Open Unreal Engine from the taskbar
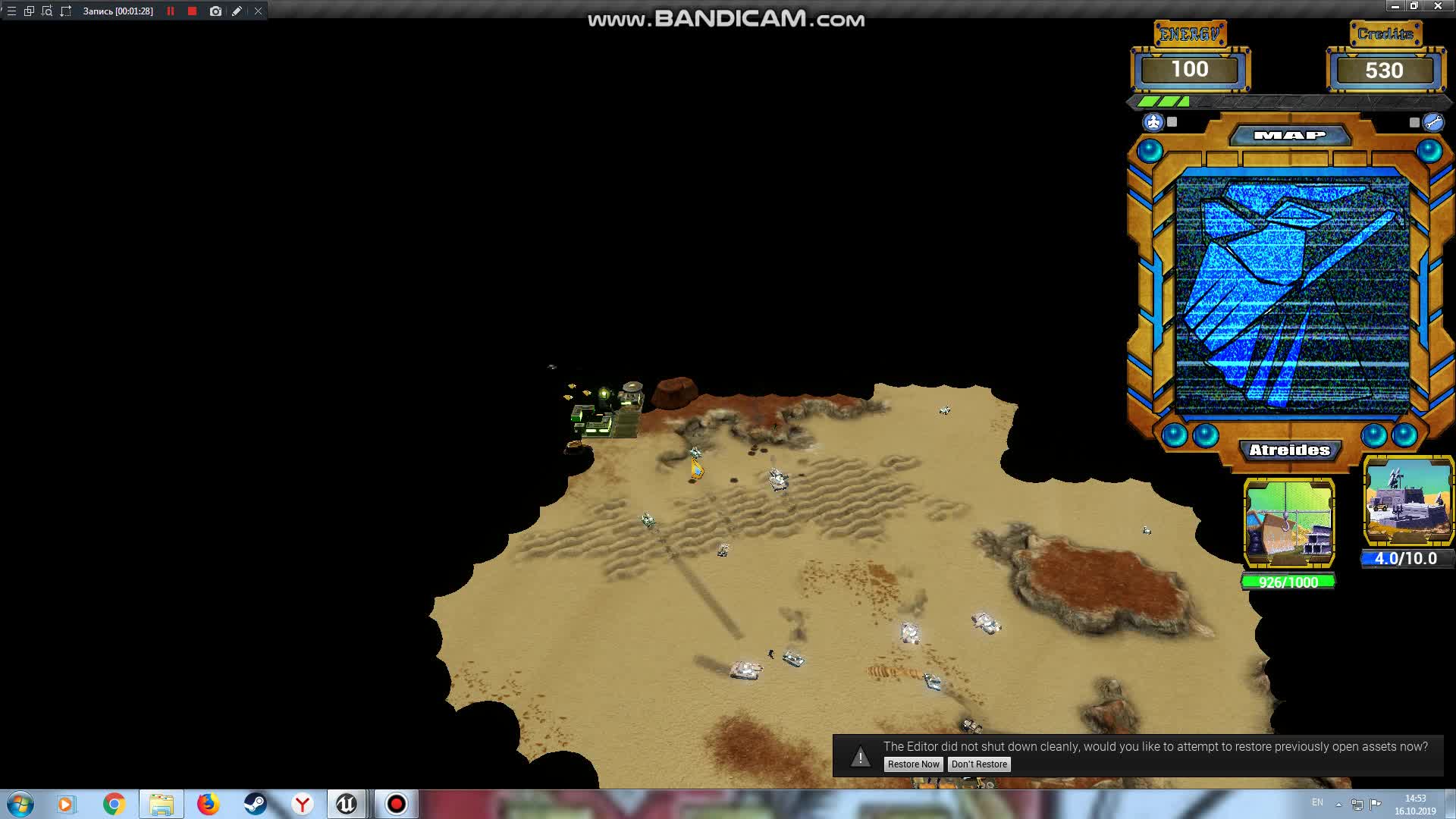This screenshot has width=1456, height=819. point(347,804)
